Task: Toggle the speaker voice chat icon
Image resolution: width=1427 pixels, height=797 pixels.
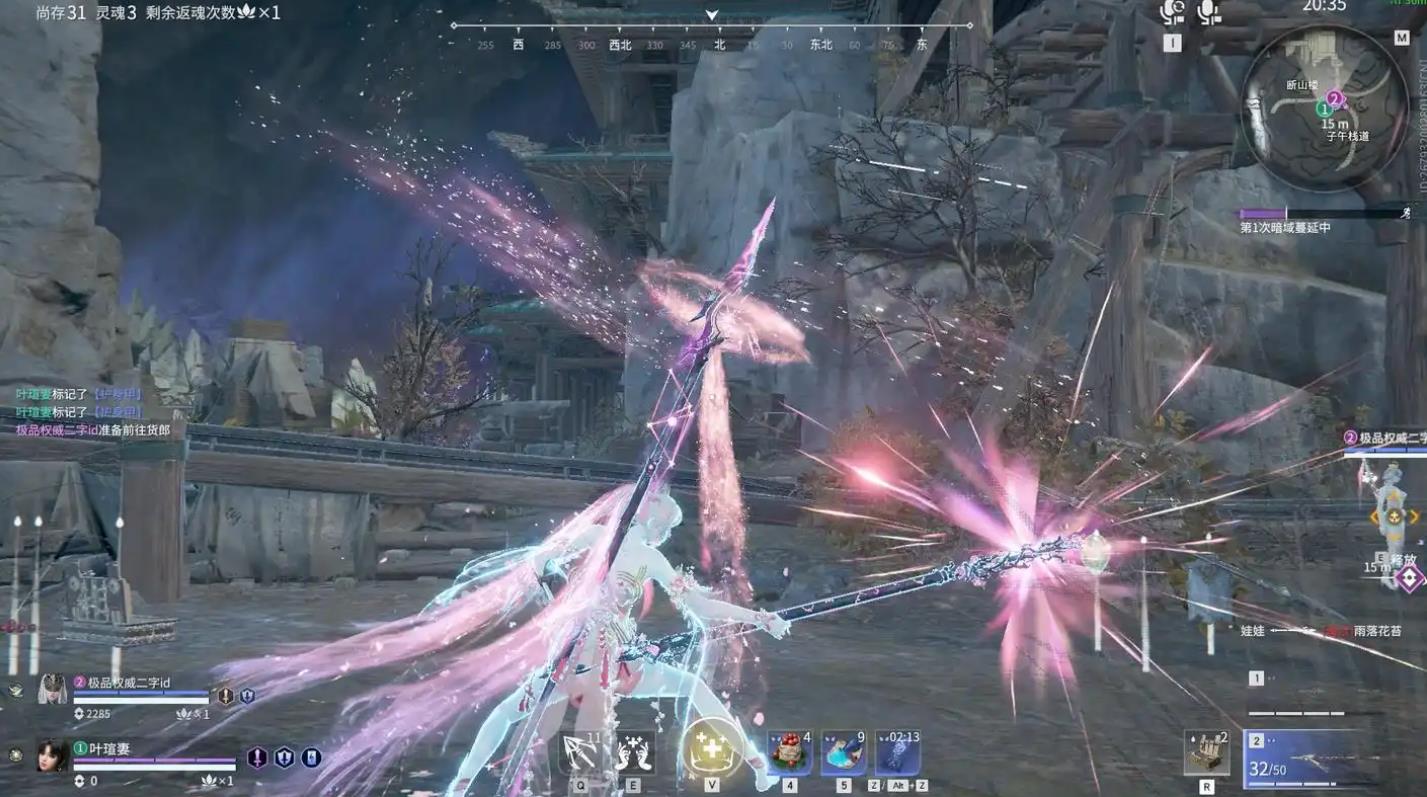Action: (1172, 13)
